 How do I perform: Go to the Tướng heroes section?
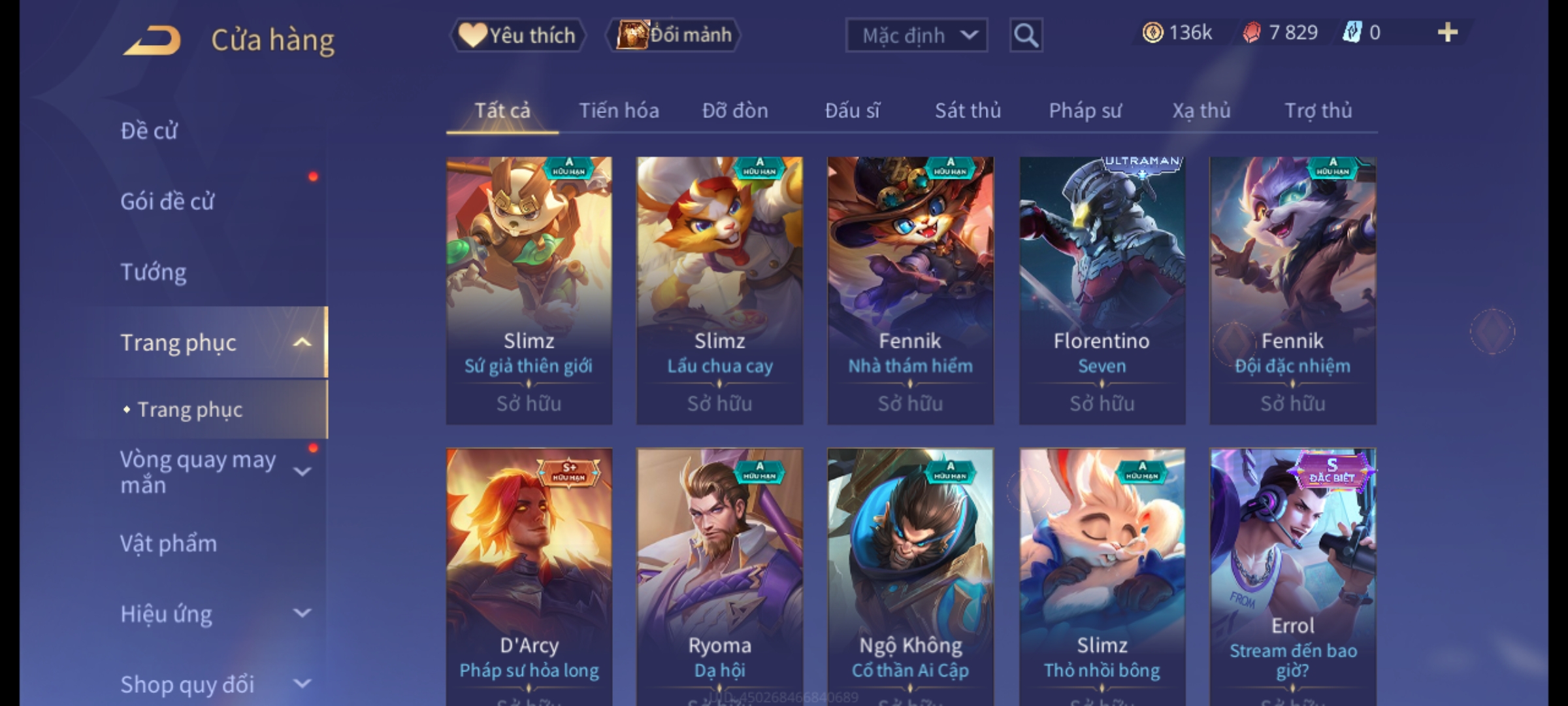(x=154, y=272)
